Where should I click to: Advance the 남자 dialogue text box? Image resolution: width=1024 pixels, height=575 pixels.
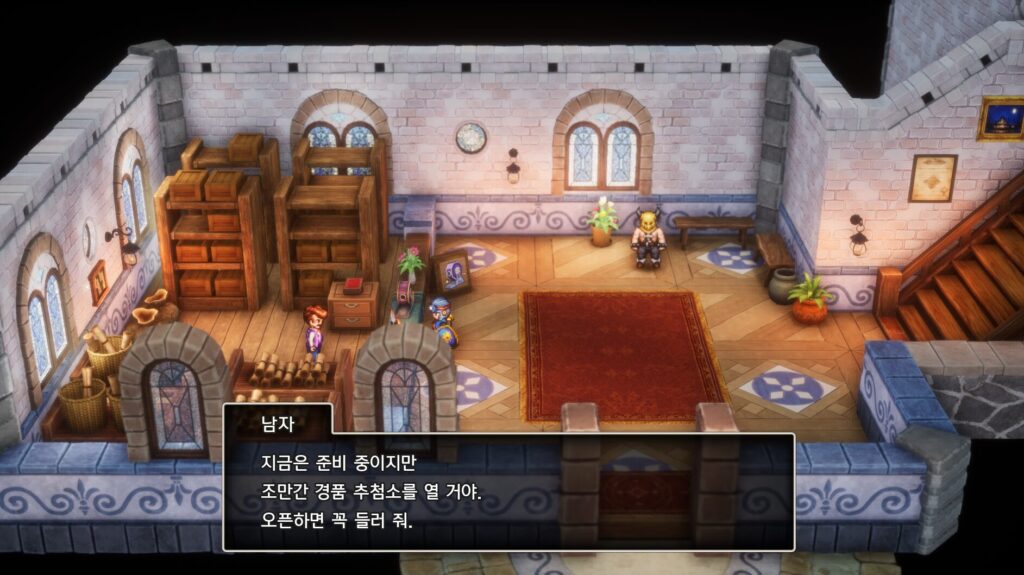pyautogui.click(x=508, y=491)
